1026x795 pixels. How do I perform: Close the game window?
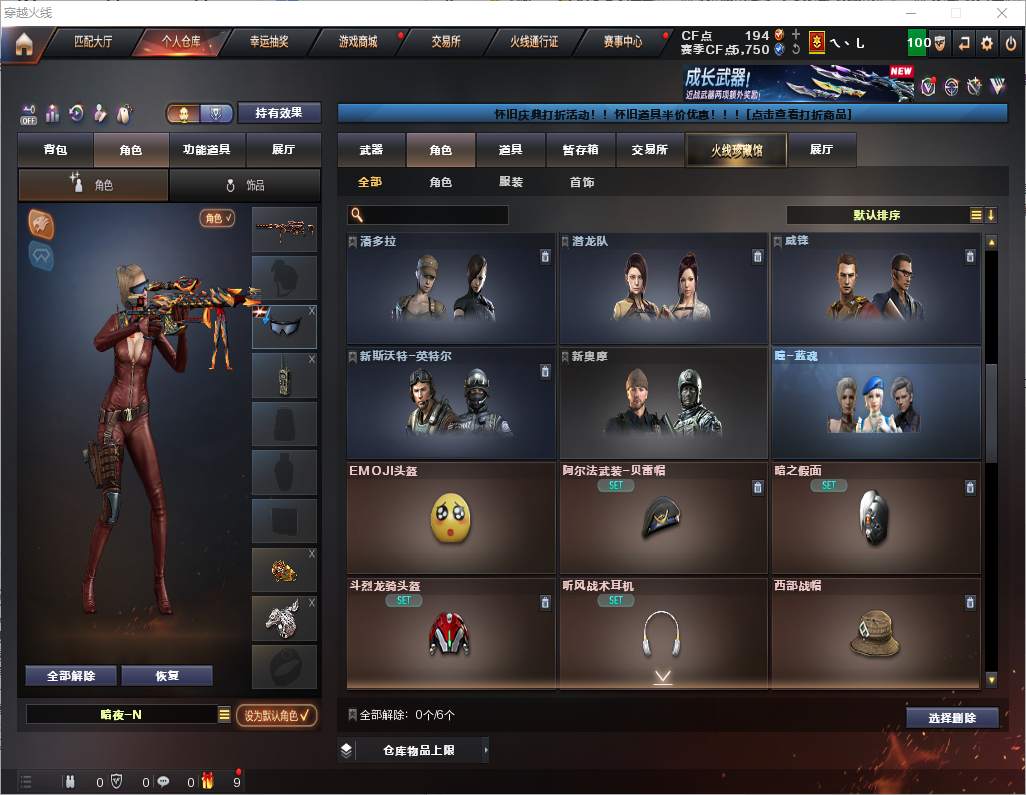(1002, 13)
